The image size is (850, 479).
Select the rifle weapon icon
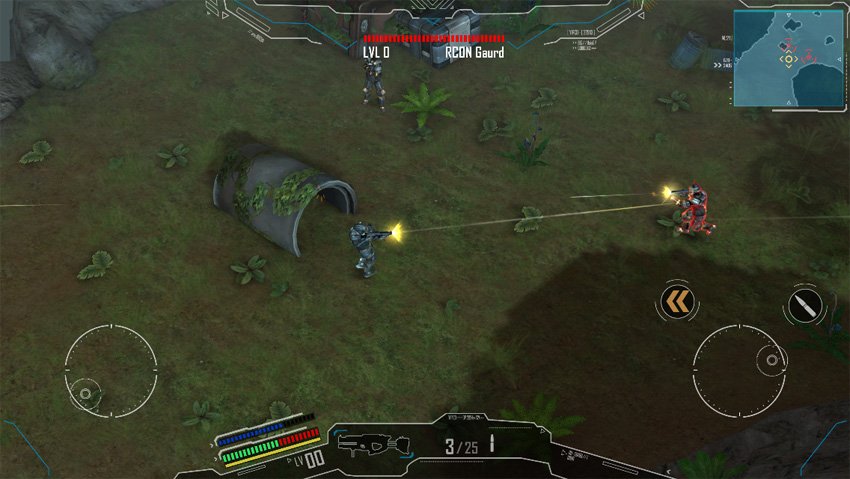point(373,443)
